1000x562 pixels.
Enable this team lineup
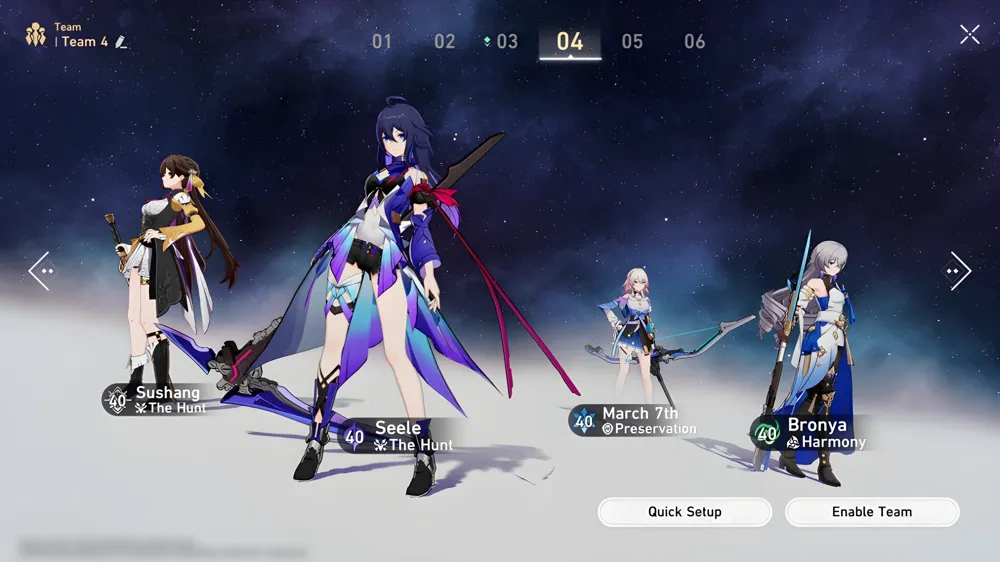872,512
